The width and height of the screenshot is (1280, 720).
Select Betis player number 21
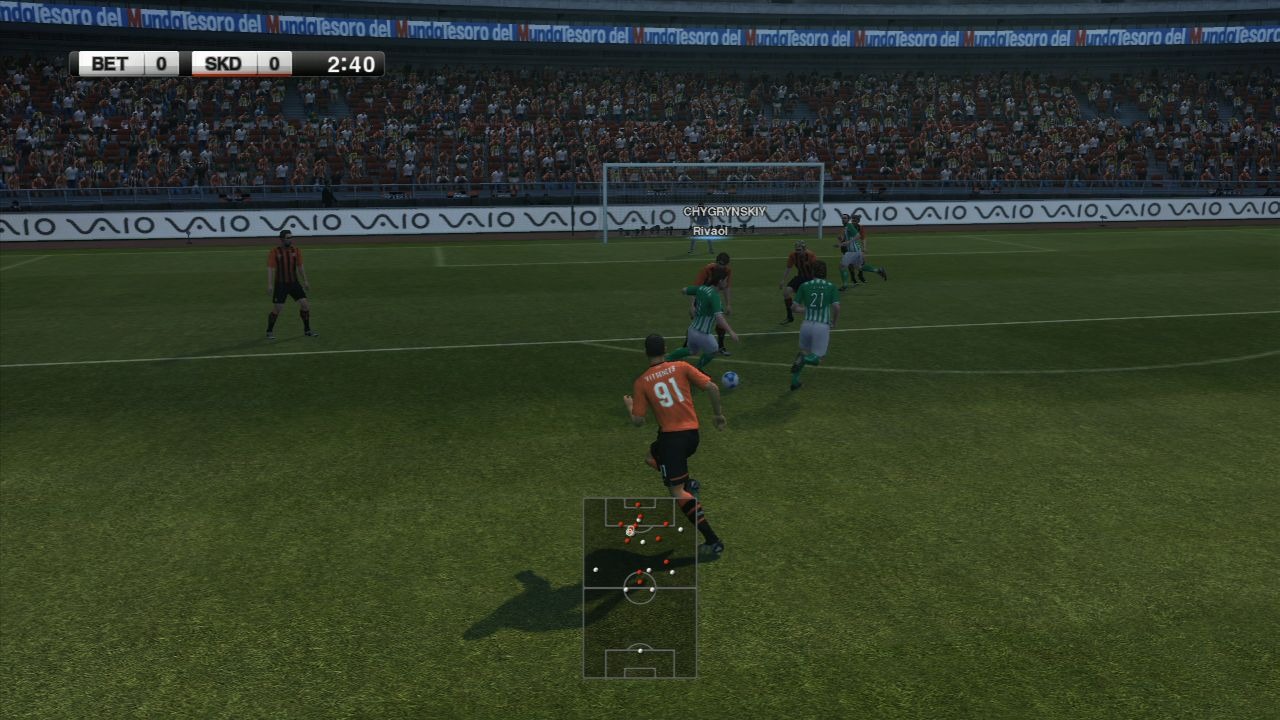tap(816, 300)
